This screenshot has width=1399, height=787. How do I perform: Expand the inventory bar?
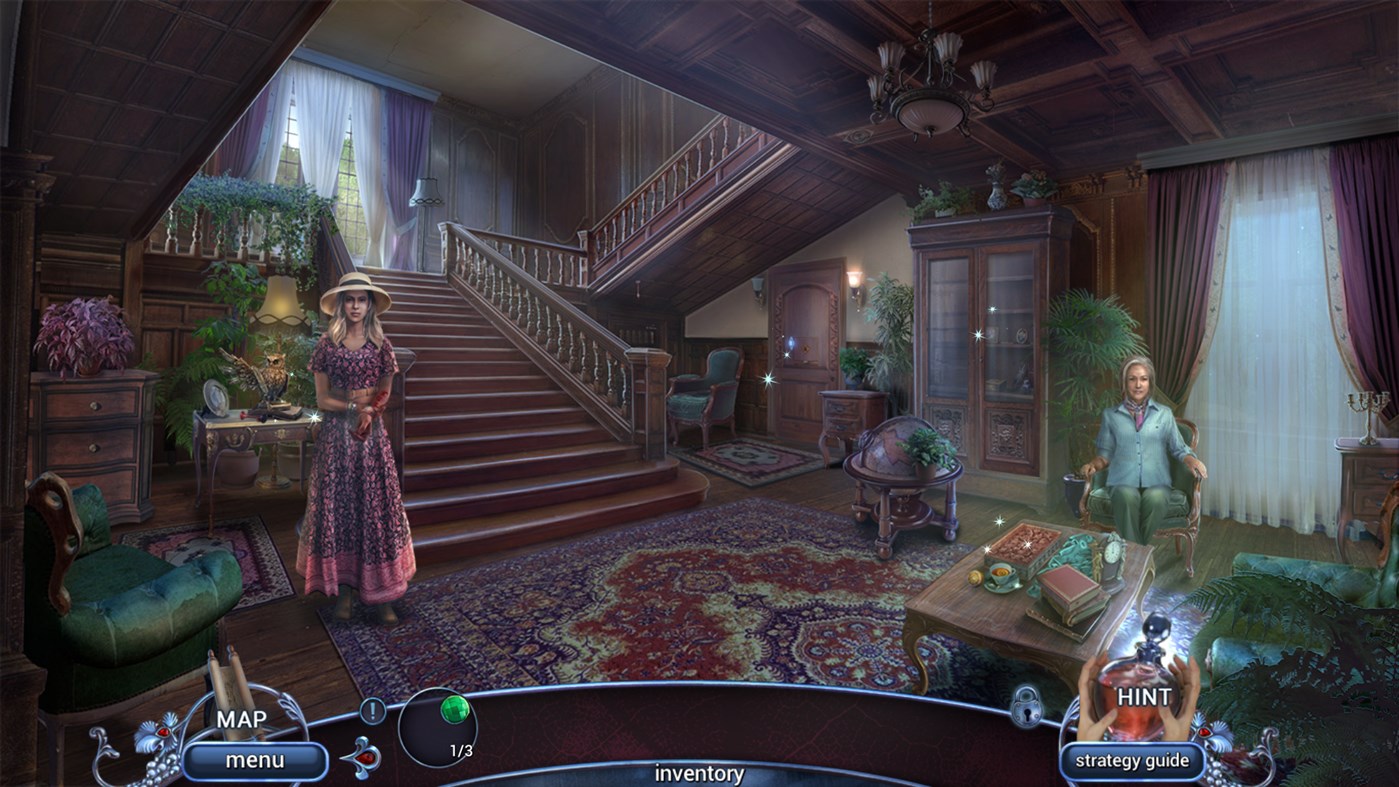[x=698, y=773]
